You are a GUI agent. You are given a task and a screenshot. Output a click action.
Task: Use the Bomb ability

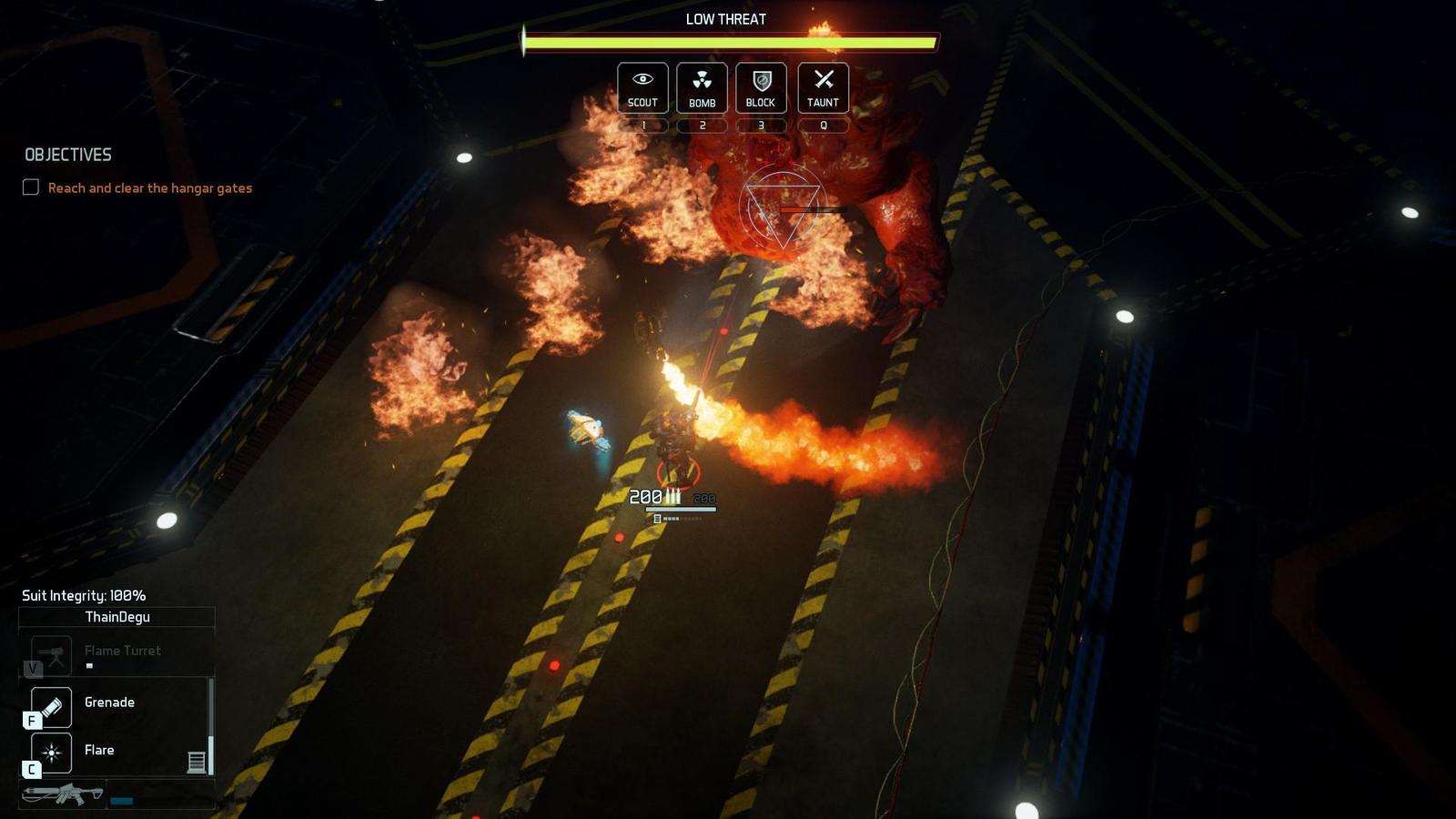click(x=702, y=87)
